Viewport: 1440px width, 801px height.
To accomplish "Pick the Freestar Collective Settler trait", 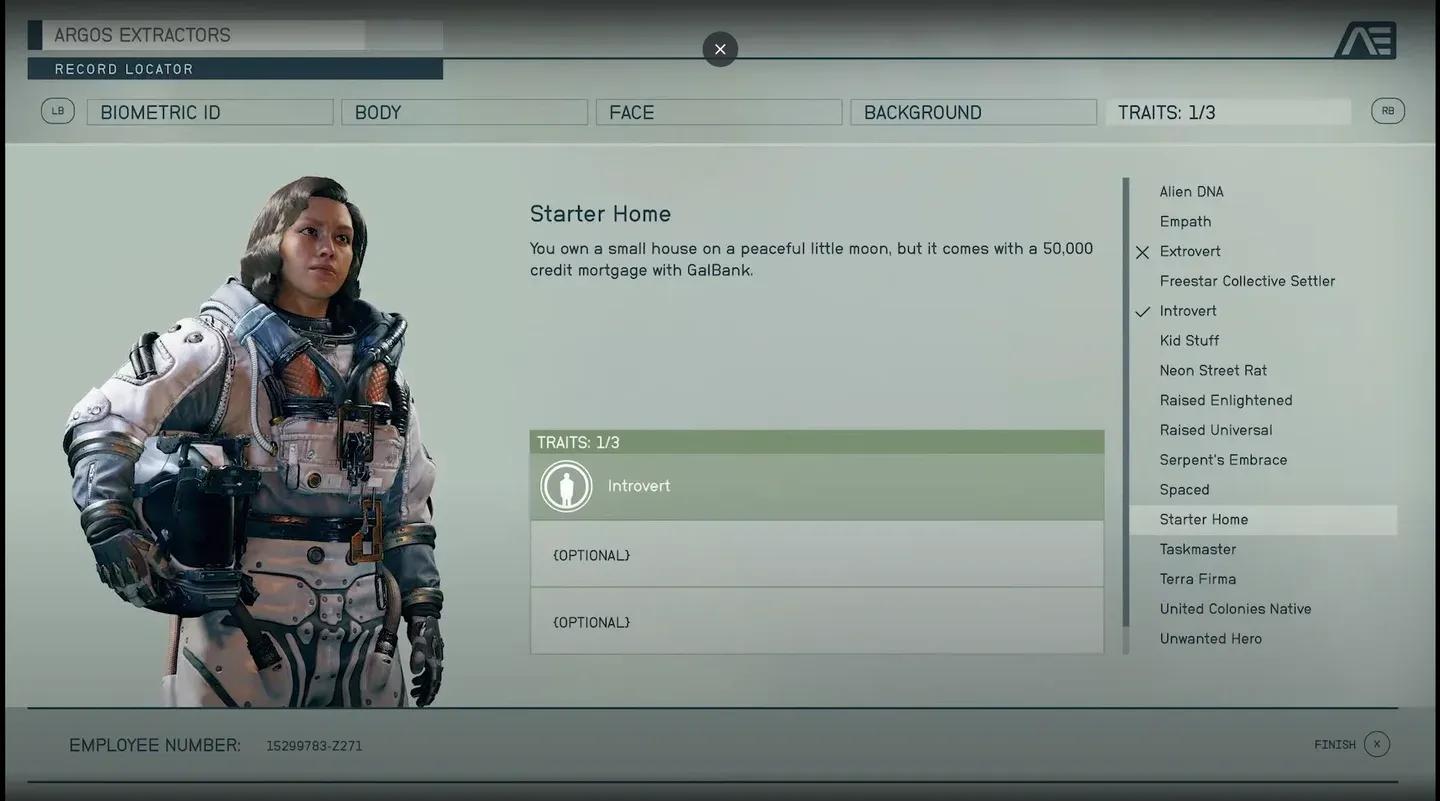I will point(1247,281).
